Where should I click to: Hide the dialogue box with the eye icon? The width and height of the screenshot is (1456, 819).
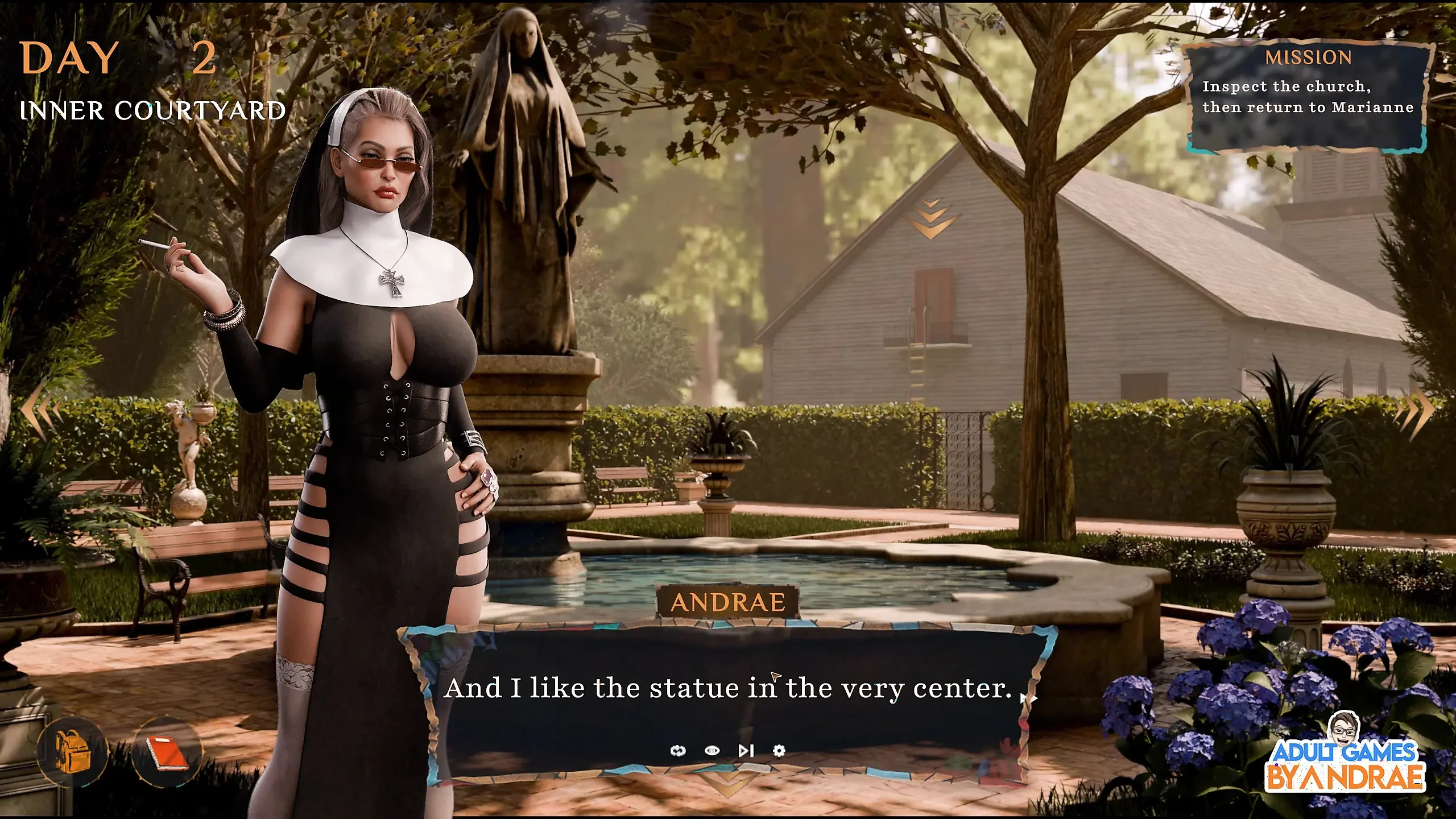pos(712,751)
